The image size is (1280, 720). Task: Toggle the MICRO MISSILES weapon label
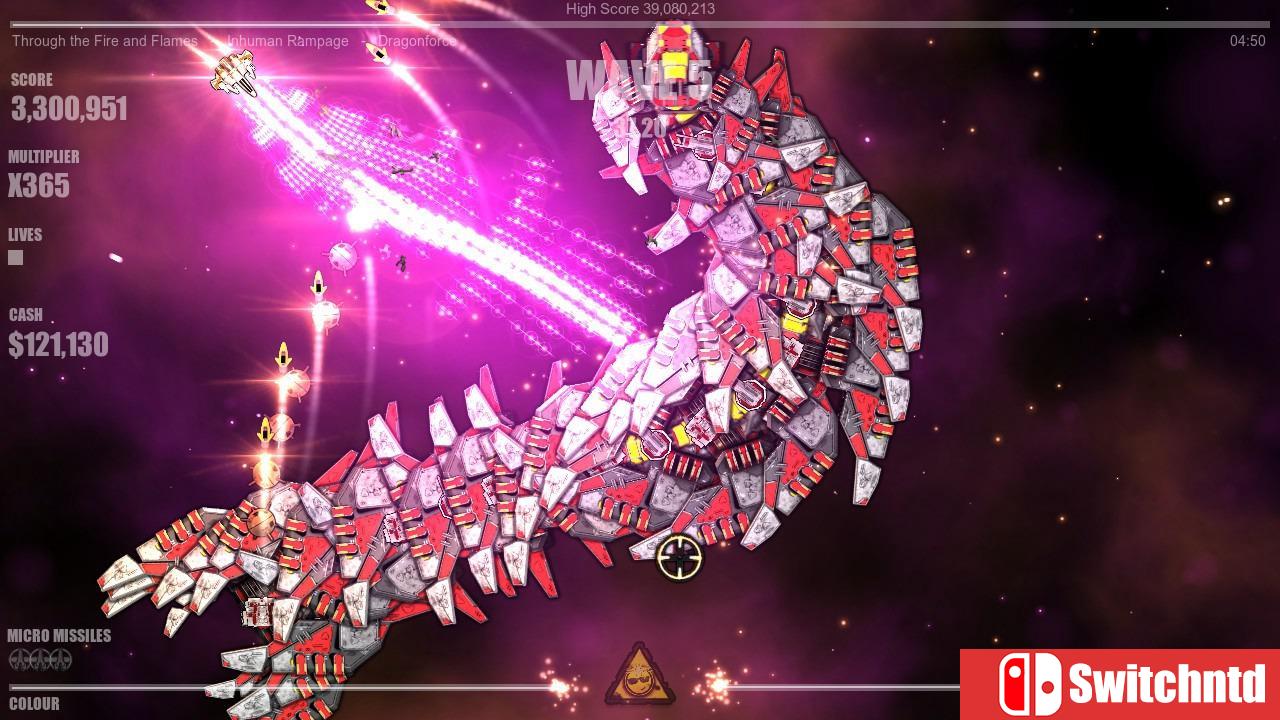click(x=58, y=634)
